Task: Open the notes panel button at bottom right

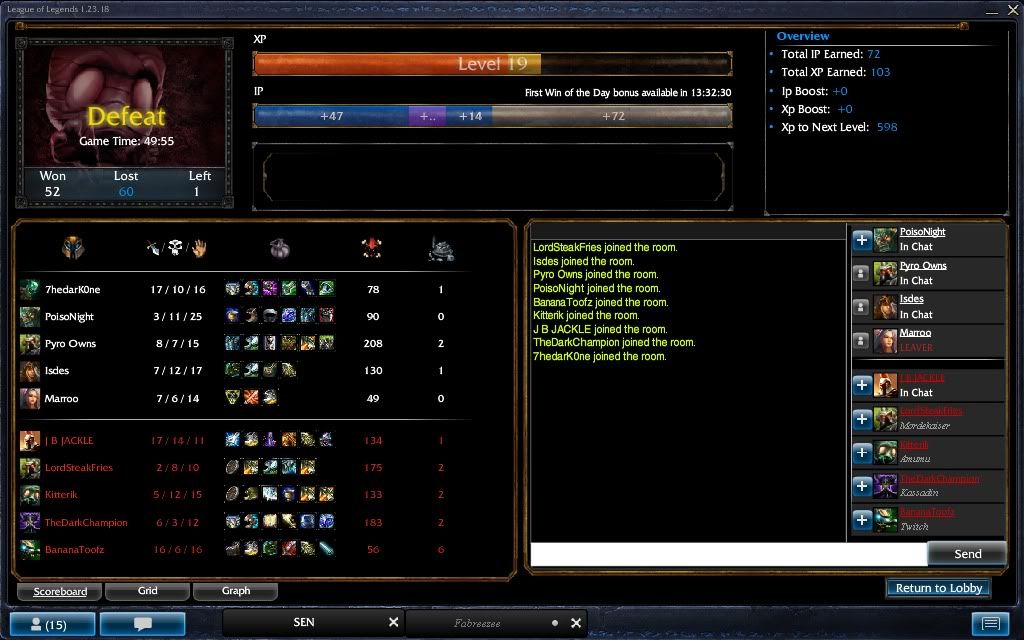Action: pos(990,625)
